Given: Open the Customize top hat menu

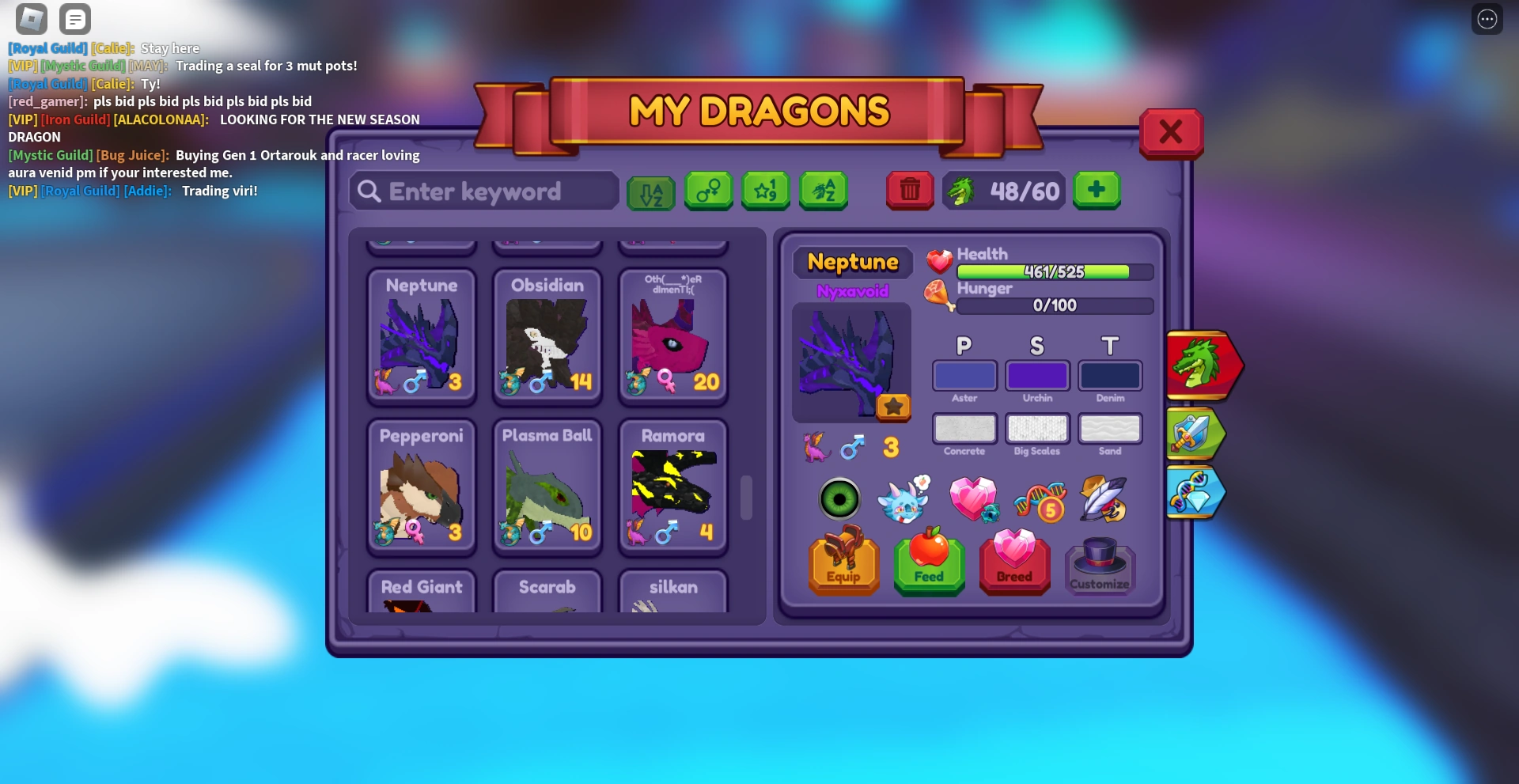Looking at the screenshot, I should pyautogui.click(x=1100, y=566).
